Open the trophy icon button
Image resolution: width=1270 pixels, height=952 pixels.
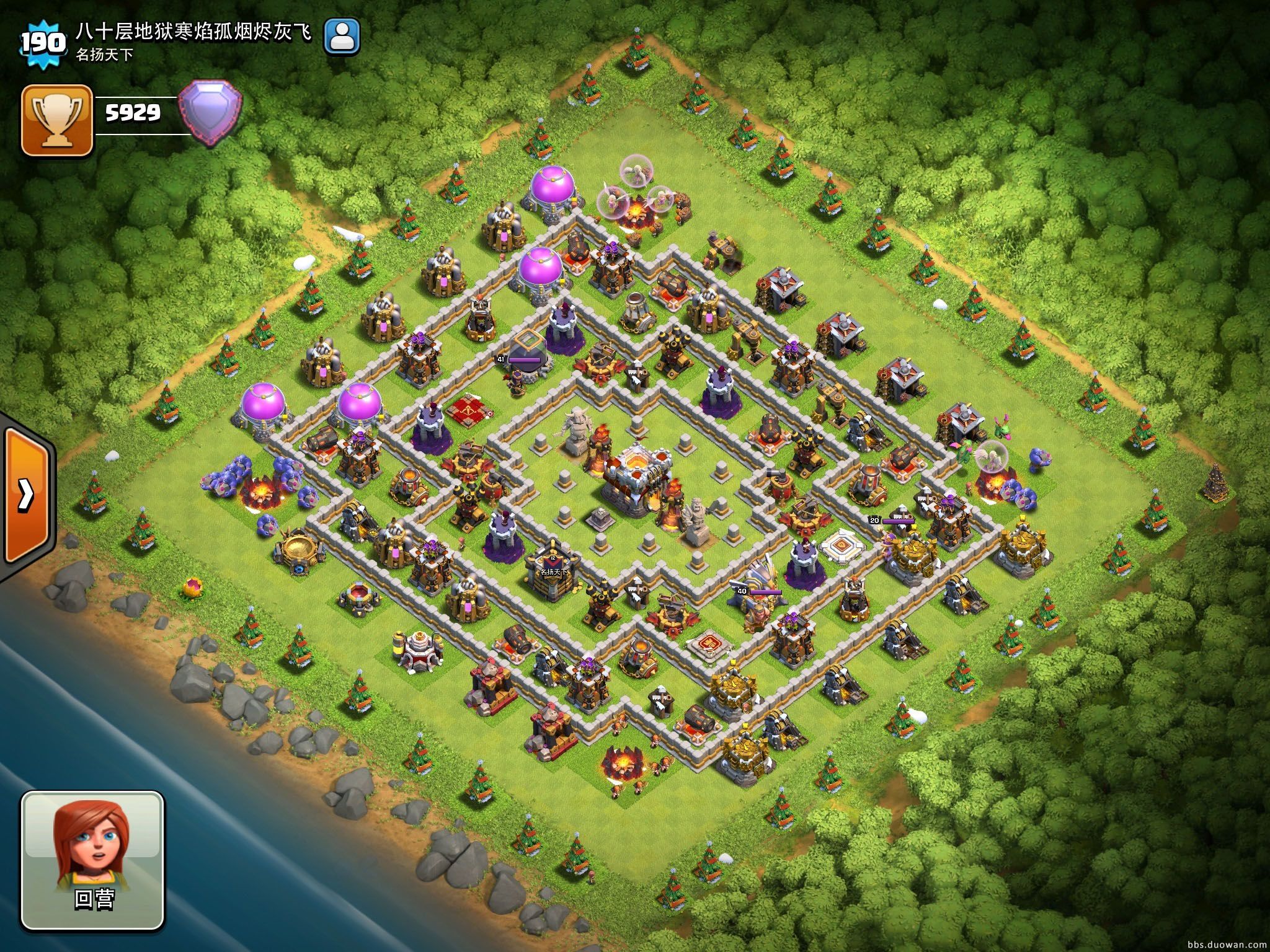point(57,120)
